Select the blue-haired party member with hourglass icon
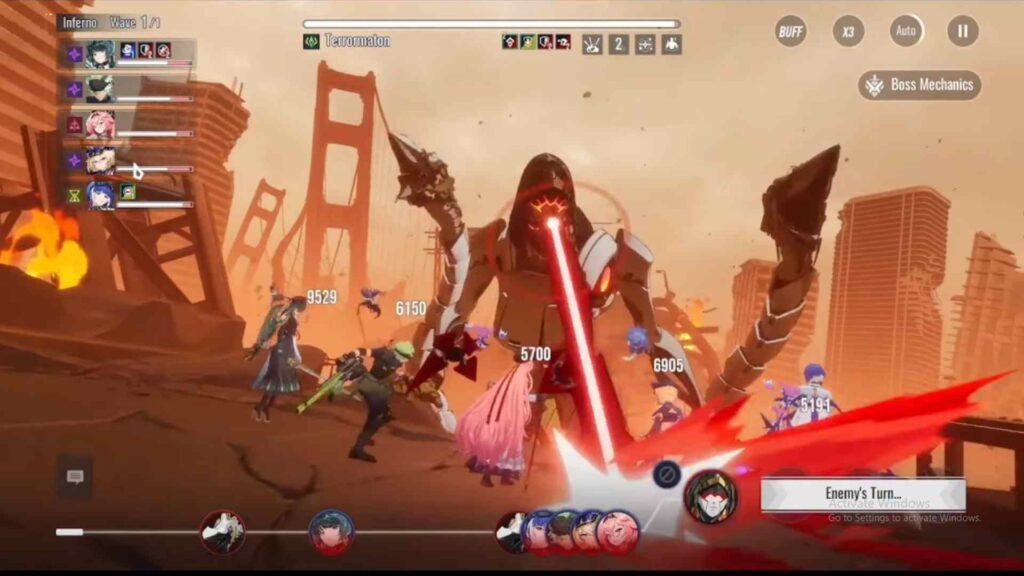1024x576 pixels. coord(100,195)
